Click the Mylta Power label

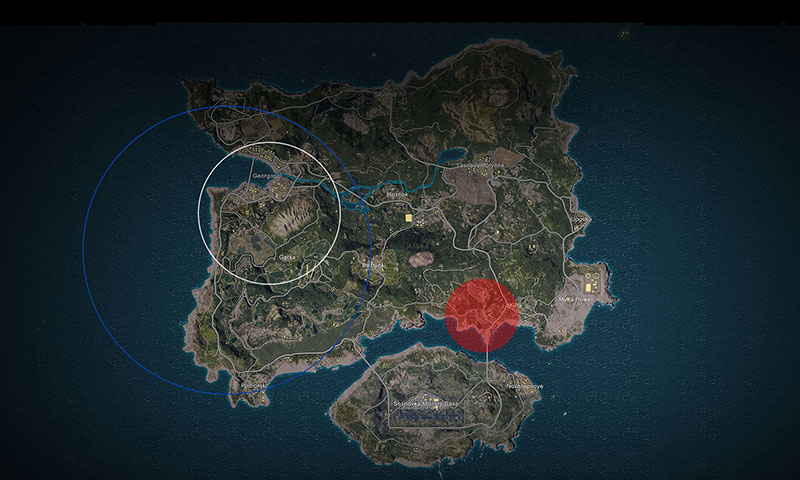coord(577,299)
